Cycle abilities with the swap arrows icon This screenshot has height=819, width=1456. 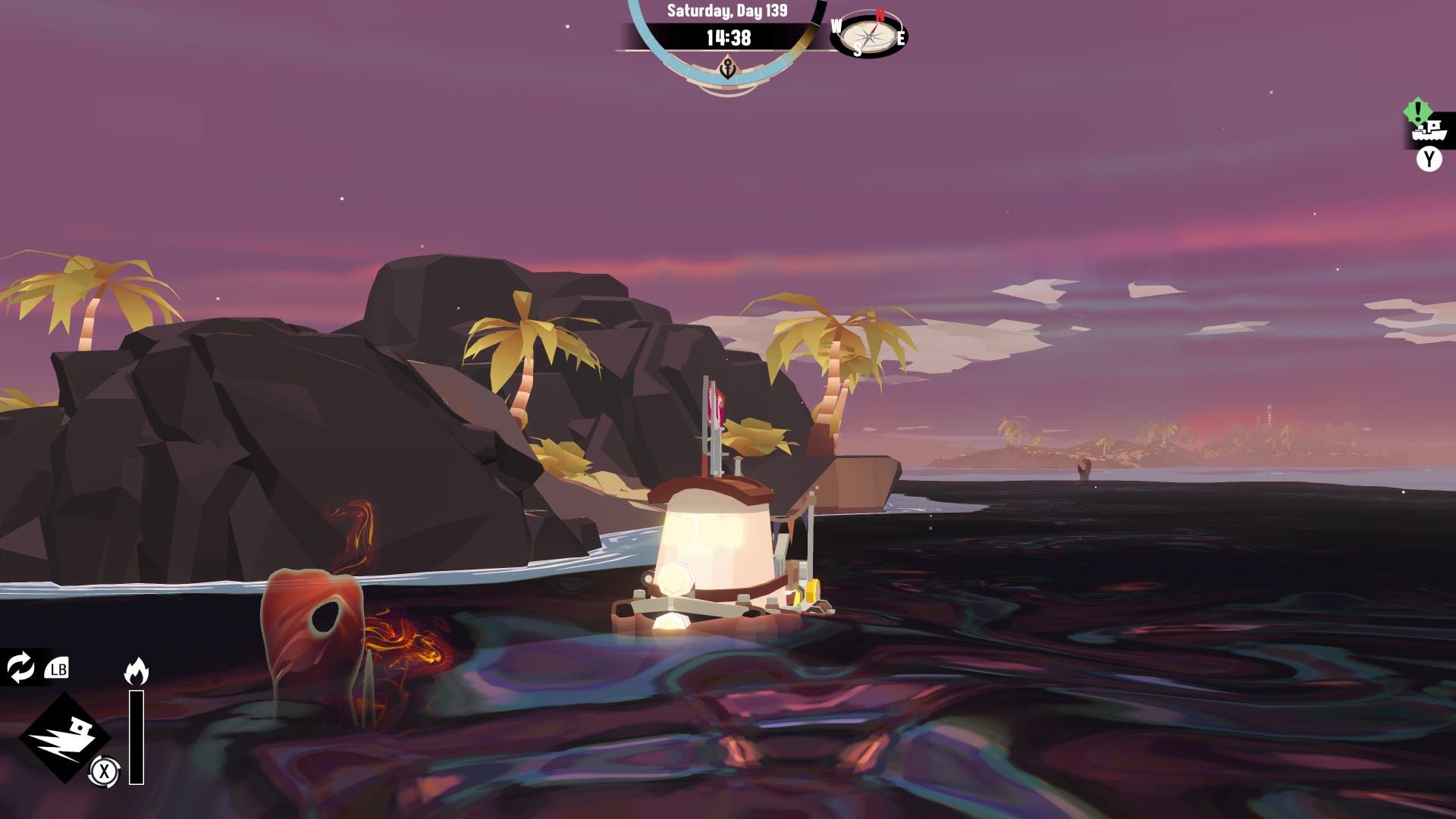click(x=20, y=667)
